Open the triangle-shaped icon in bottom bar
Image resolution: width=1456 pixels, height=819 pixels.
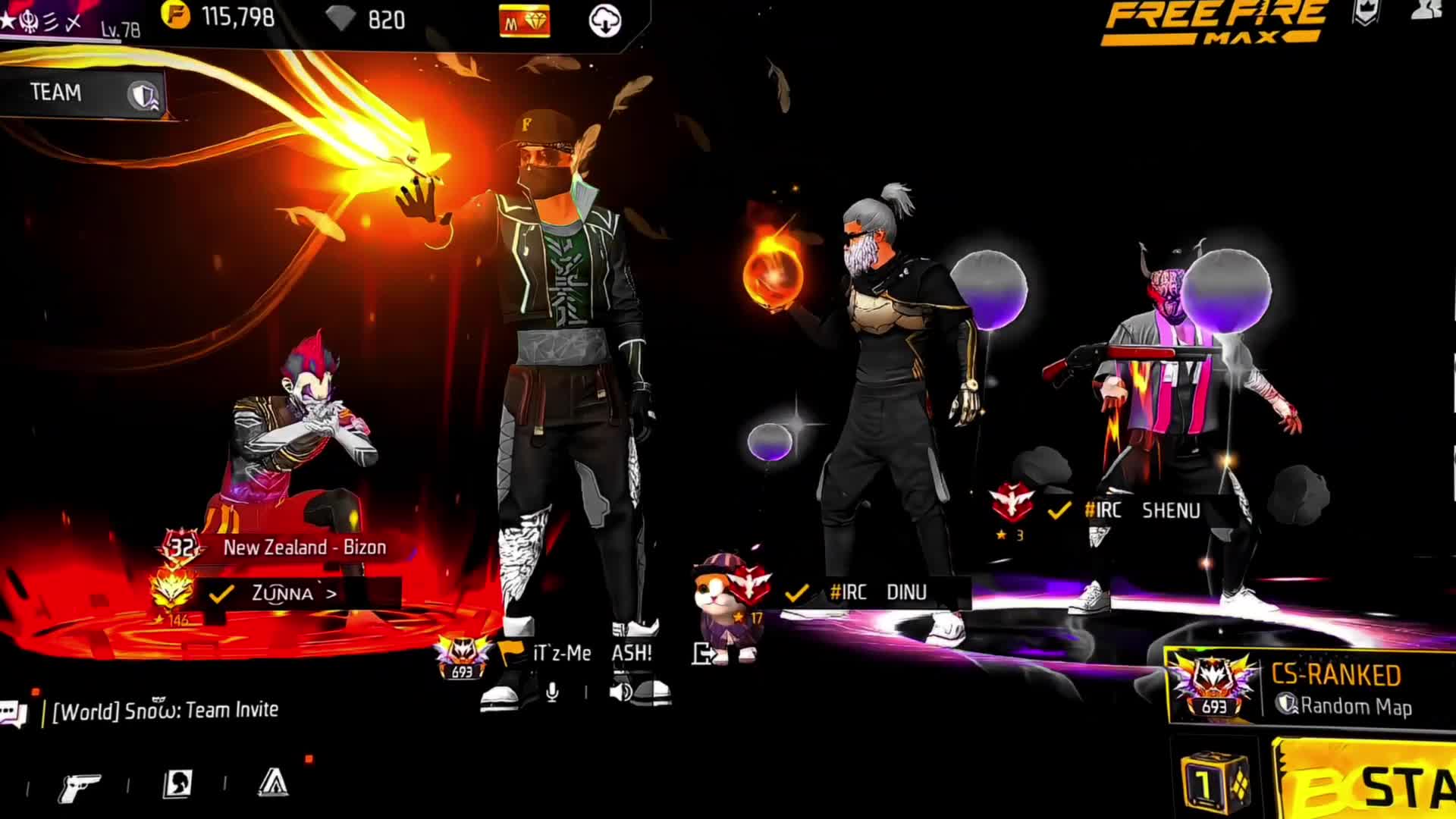pyautogui.click(x=273, y=783)
